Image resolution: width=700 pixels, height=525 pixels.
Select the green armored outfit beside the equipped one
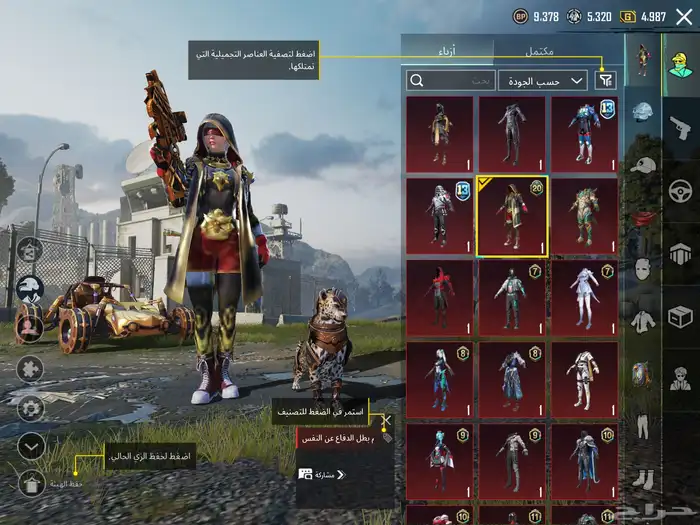click(584, 215)
